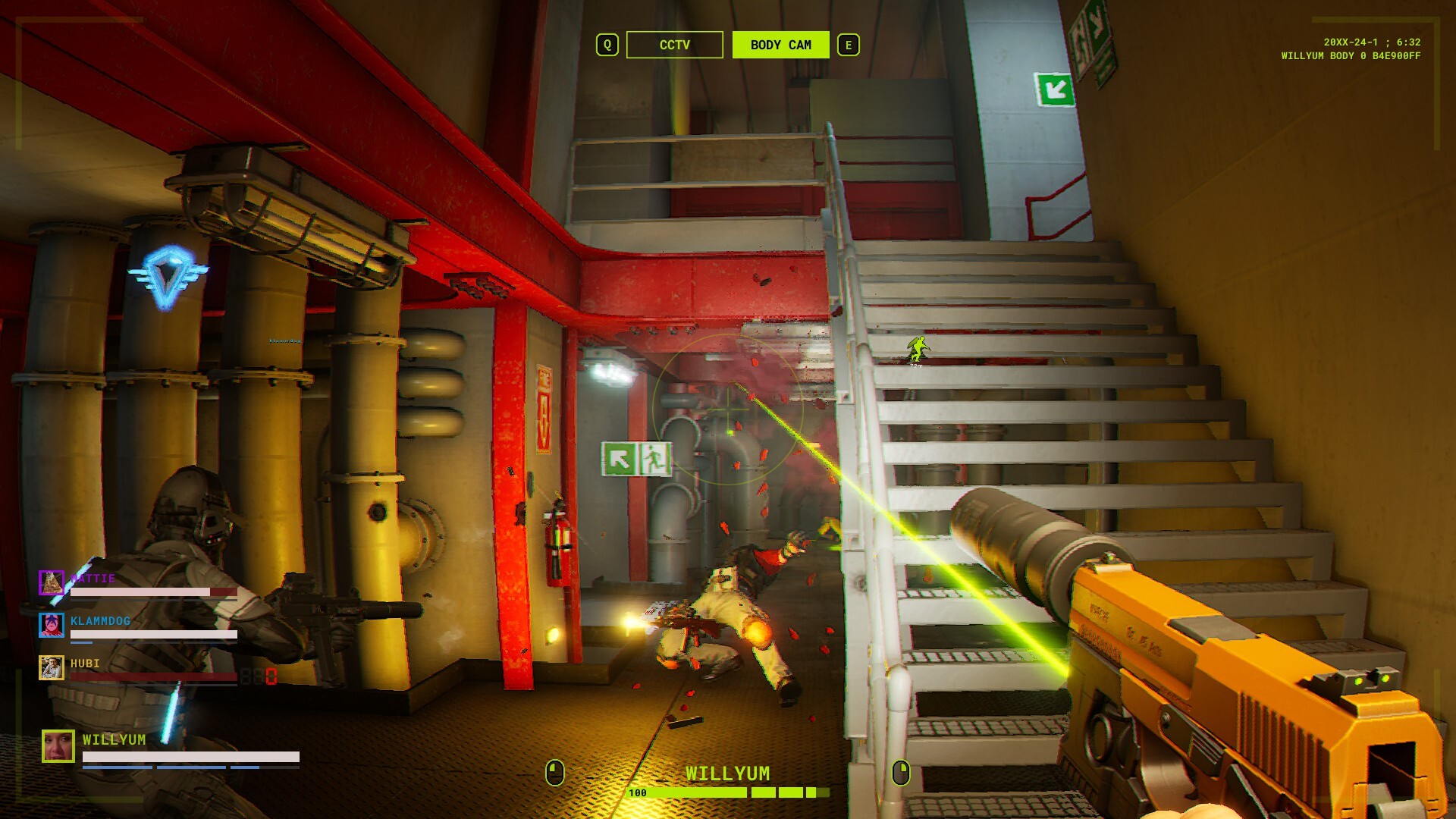1456x819 pixels.
Task: Toggle back to body cam view
Action: pos(780,45)
